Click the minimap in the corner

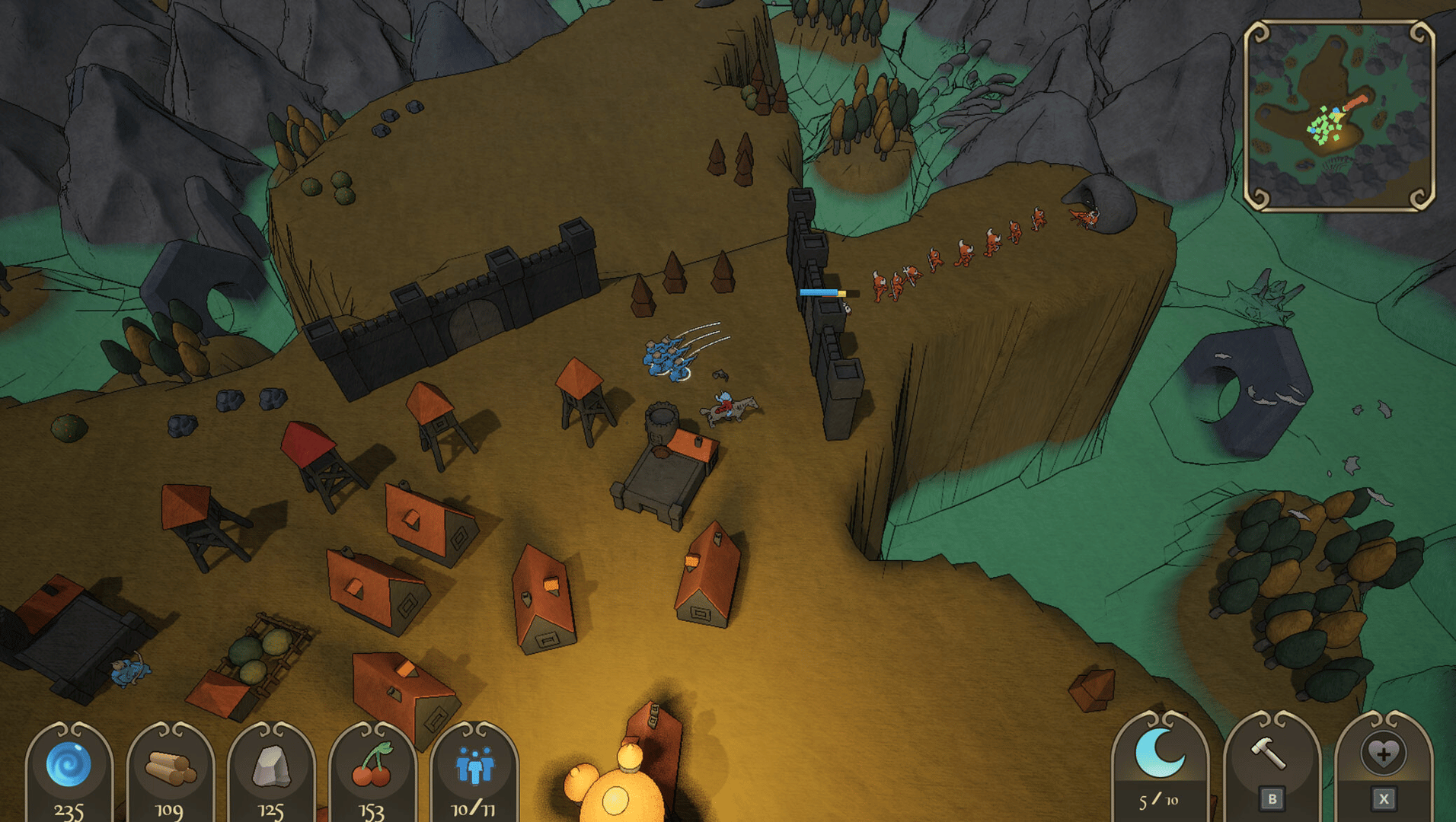coord(1339,116)
